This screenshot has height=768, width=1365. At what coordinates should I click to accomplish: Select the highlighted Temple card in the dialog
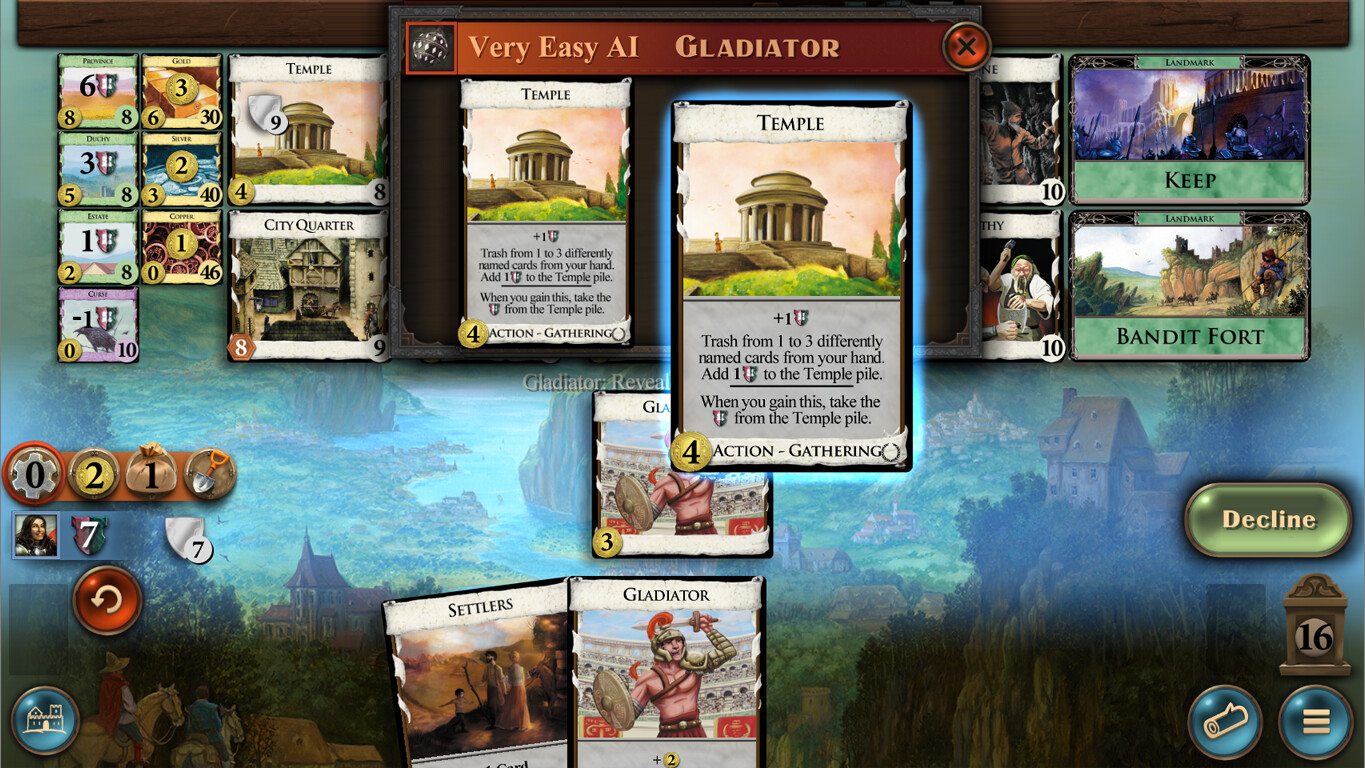coord(789,280)
